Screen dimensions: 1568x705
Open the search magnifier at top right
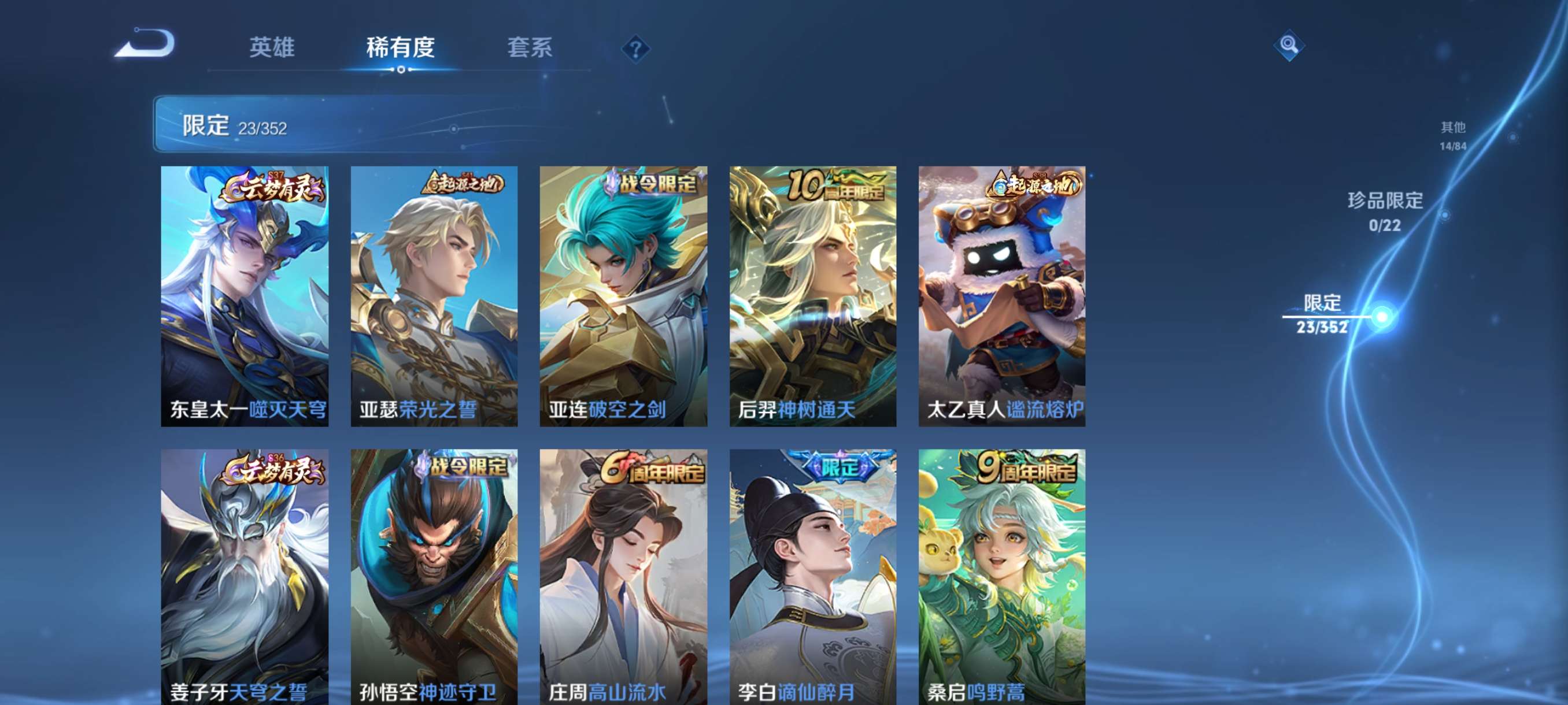(1289, 46)
